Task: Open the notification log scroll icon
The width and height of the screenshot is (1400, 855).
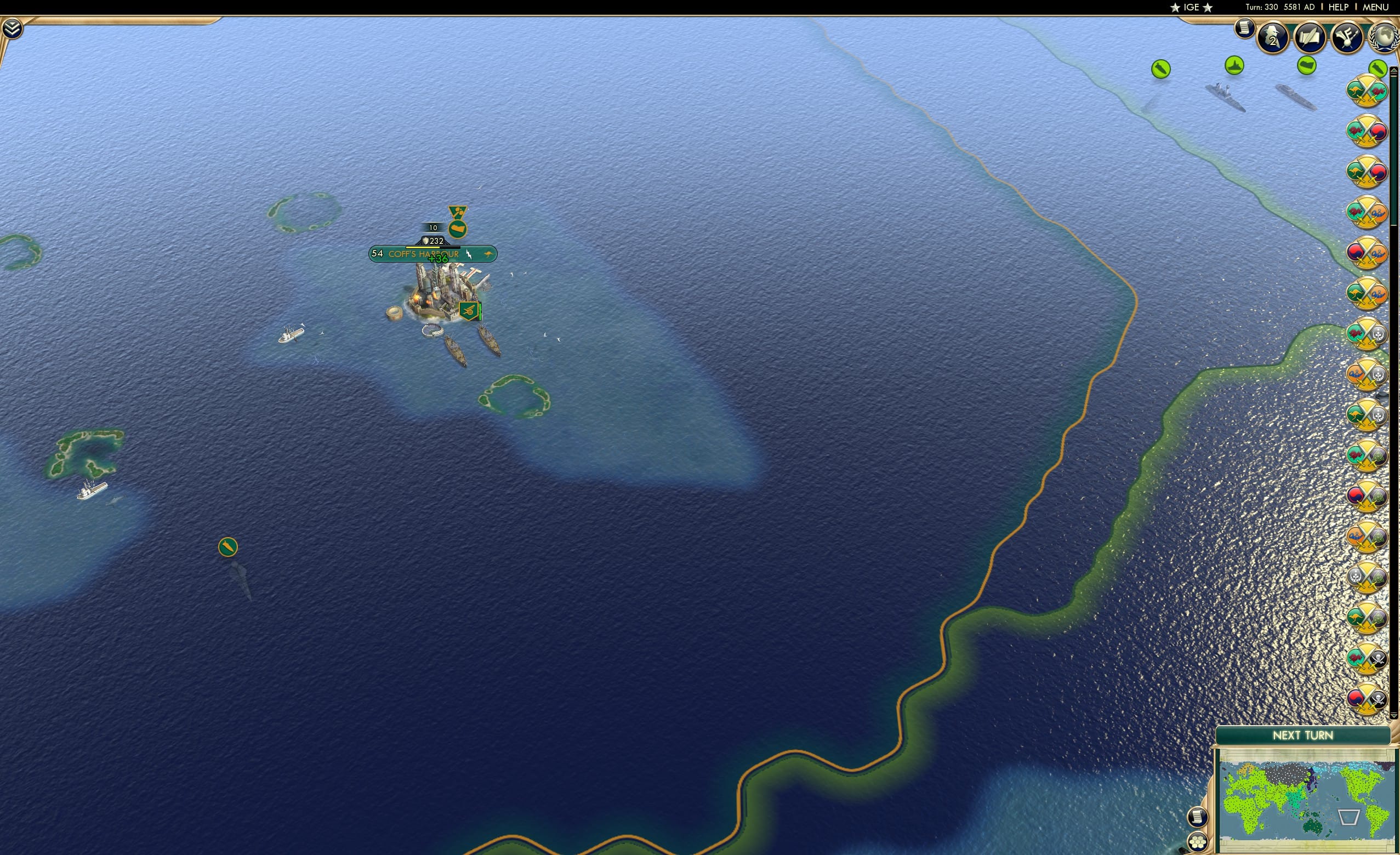Action: pyautogui.click(x=1244, y=29)
